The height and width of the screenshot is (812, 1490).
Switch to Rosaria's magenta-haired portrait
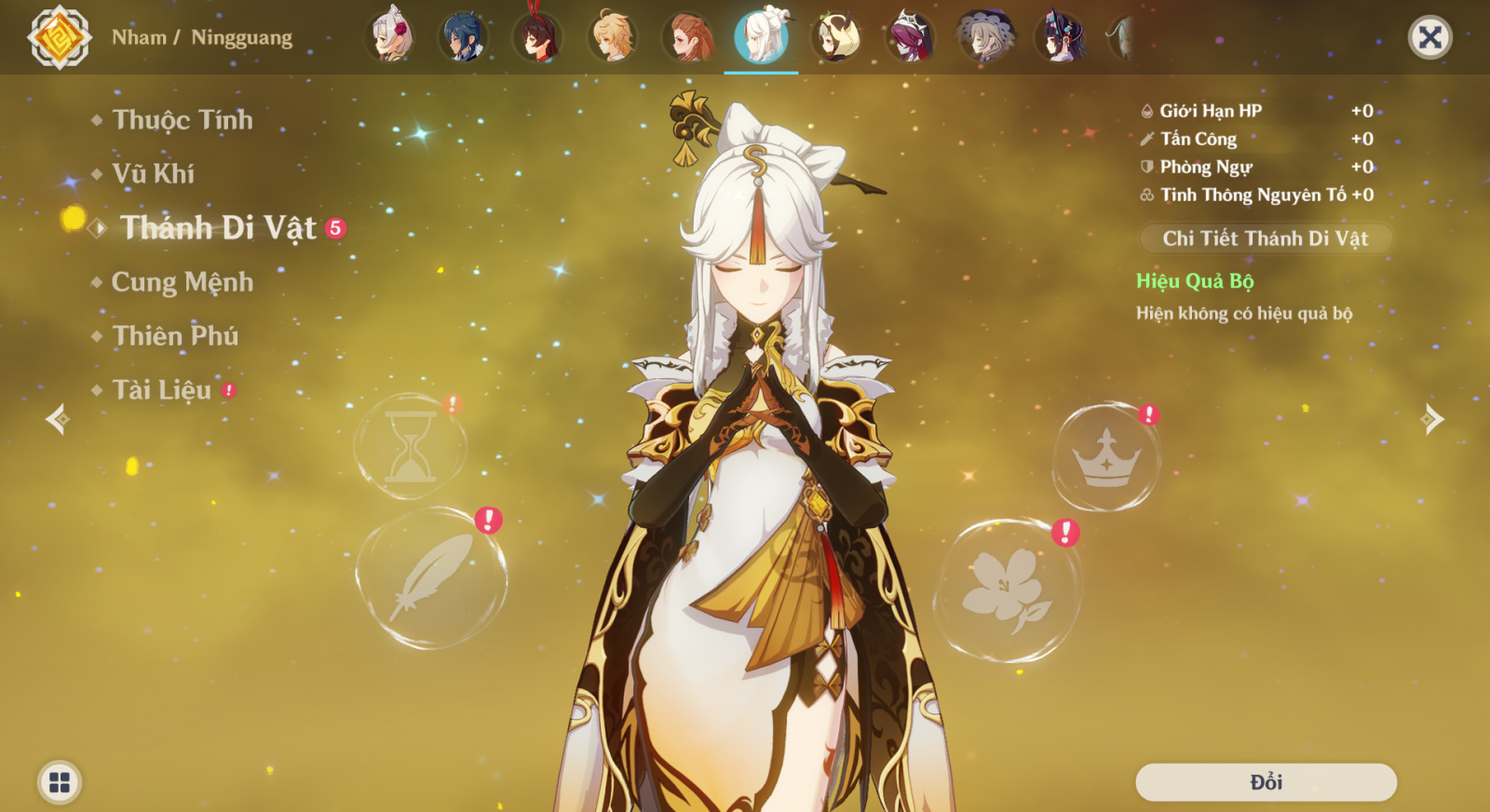click(909, 37)
